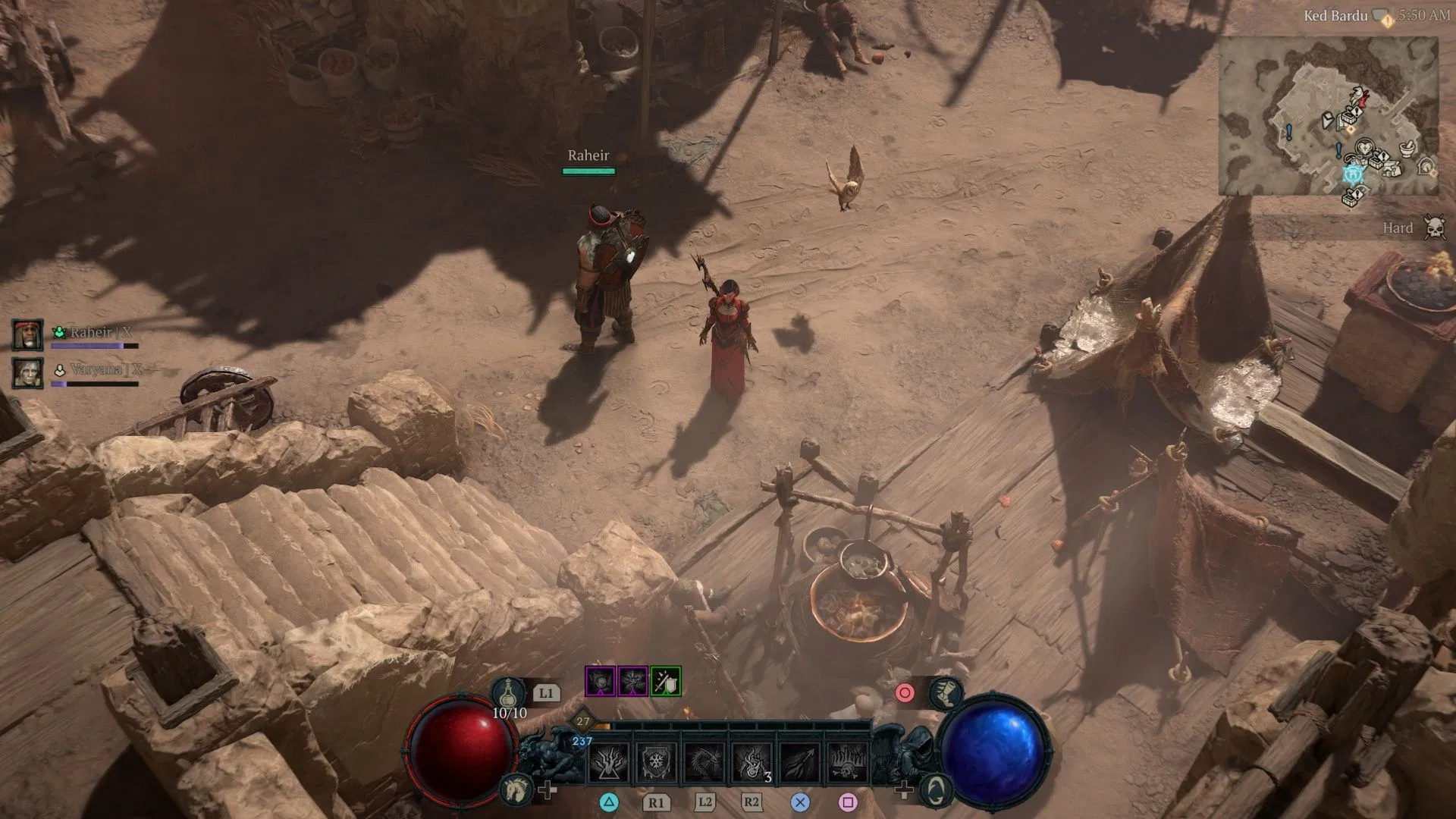Activate the flaming skull skill
Screen dimensions: 1456x819
tap(847, 762)
